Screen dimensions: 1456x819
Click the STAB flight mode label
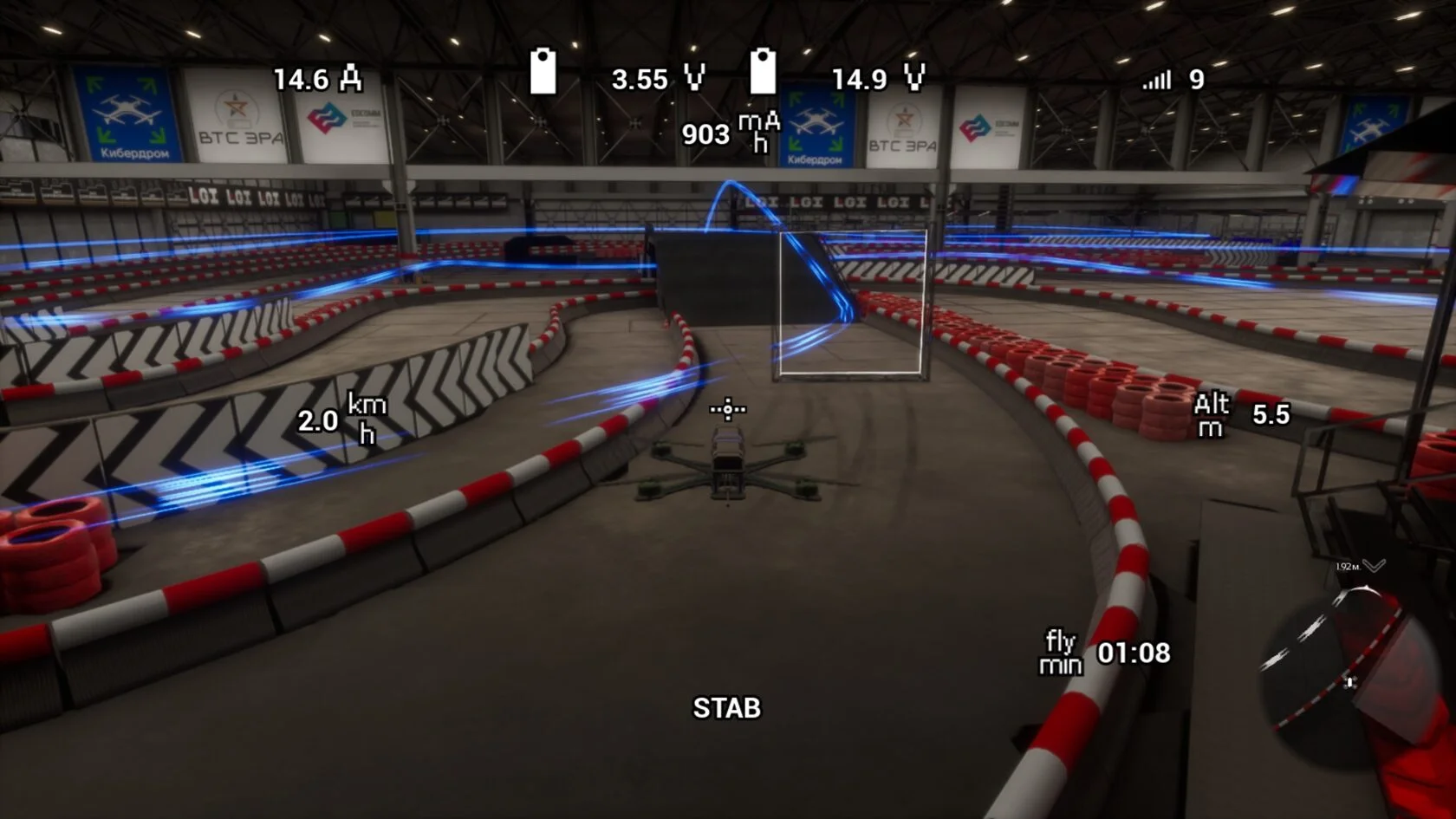point(726,708)
